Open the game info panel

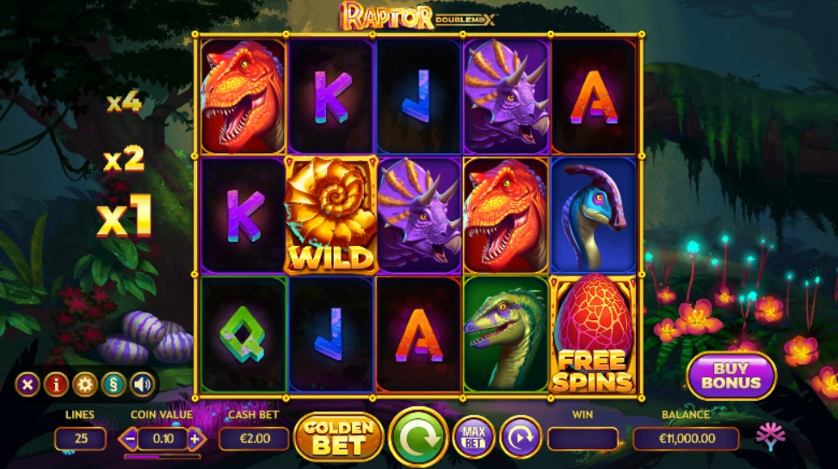point(58,383)
